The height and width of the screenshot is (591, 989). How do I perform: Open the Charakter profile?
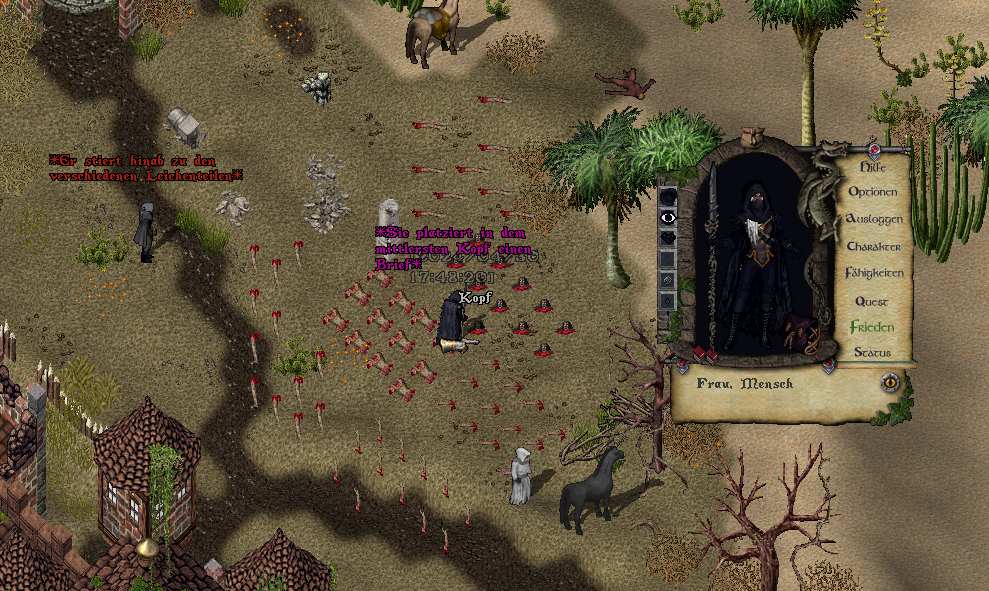click(x=873, y=246)
